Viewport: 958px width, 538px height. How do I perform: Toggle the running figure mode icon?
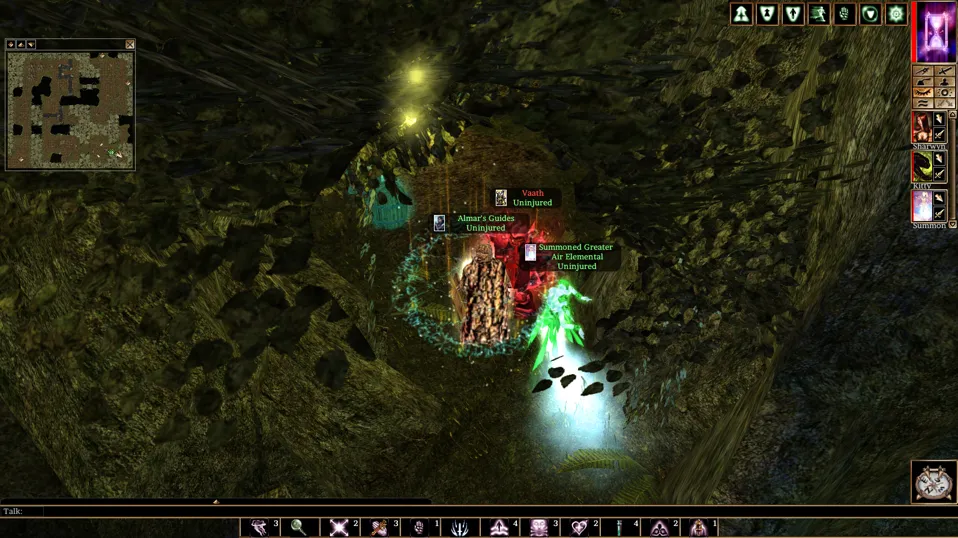[x=818, y=14]
